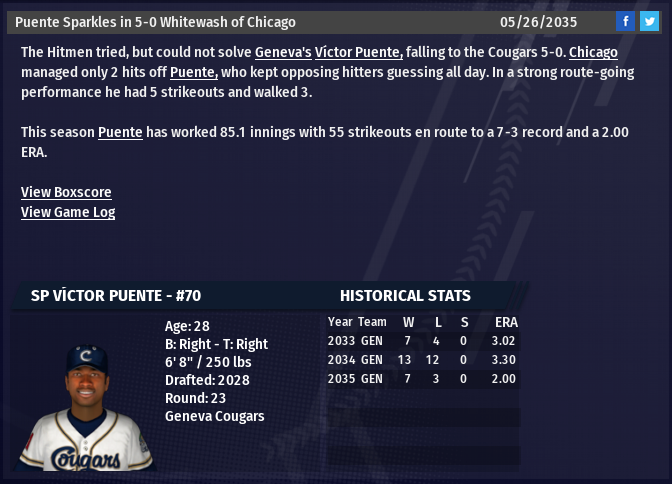Open the View Game Log link
Viewport: 672px width, 484px height.
[68, 212]
